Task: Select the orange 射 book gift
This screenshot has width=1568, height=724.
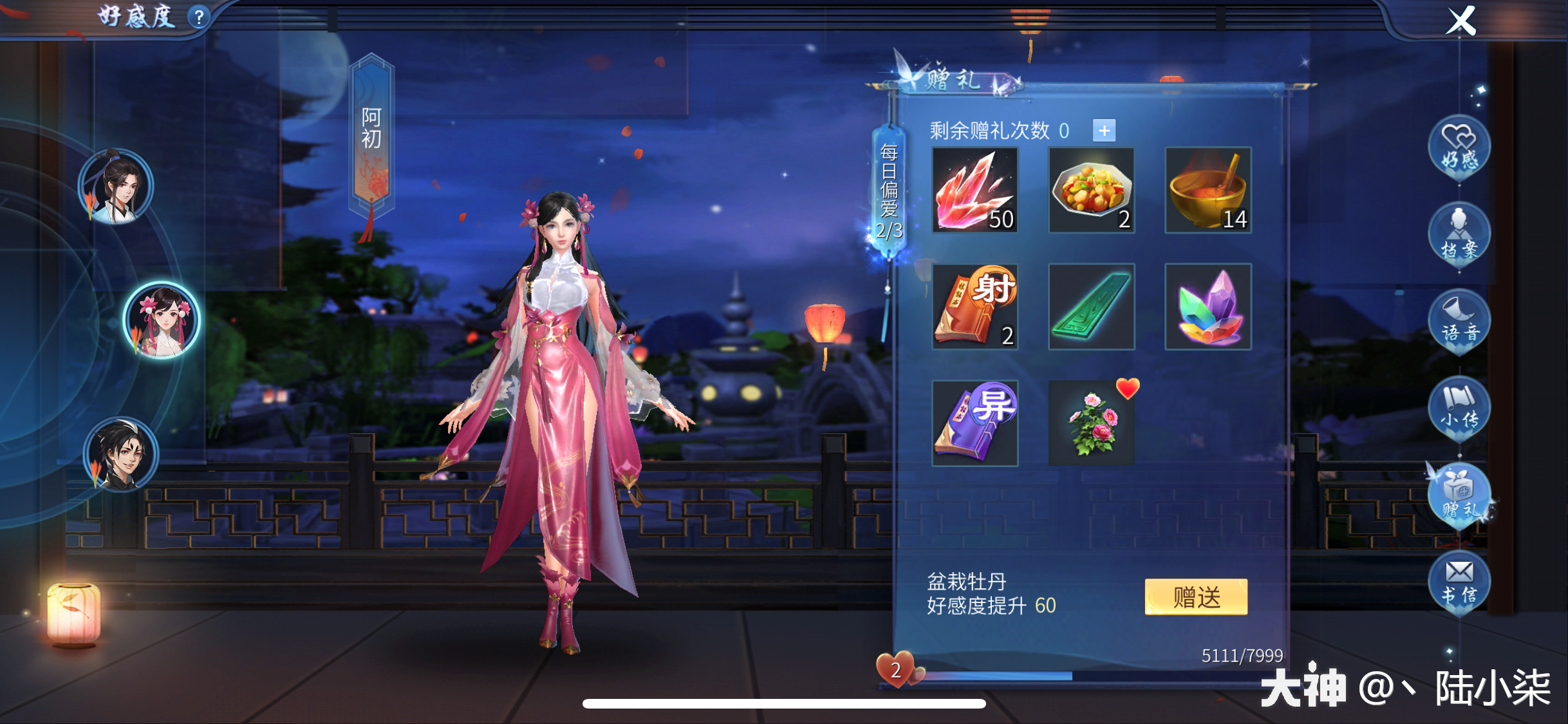Action: [974, 307]
